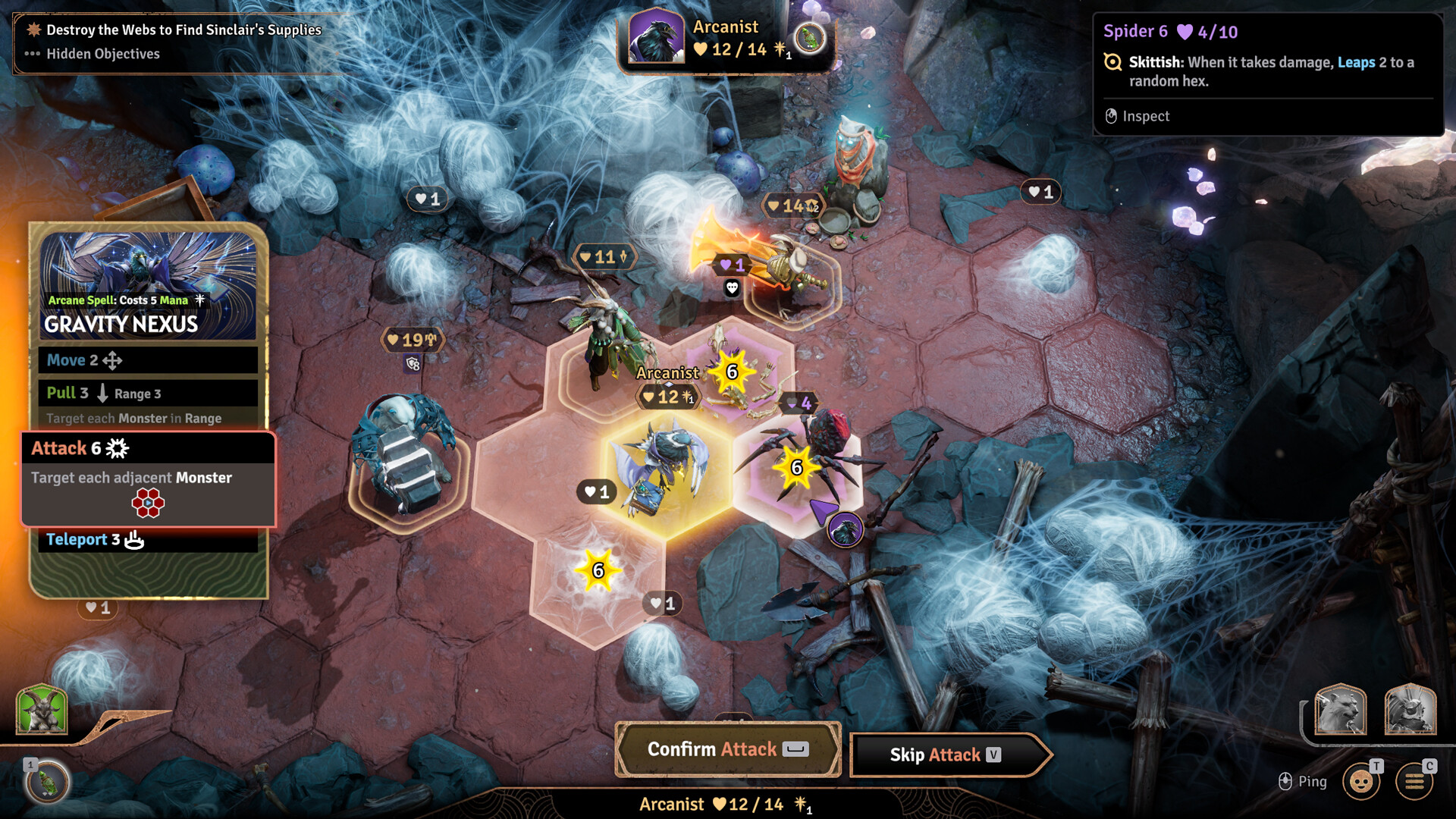Click the Inspect entry on Spider 6 panel
This screenshot has height=819, width=1456.
pyautogui.click(x=1147, y=116)
